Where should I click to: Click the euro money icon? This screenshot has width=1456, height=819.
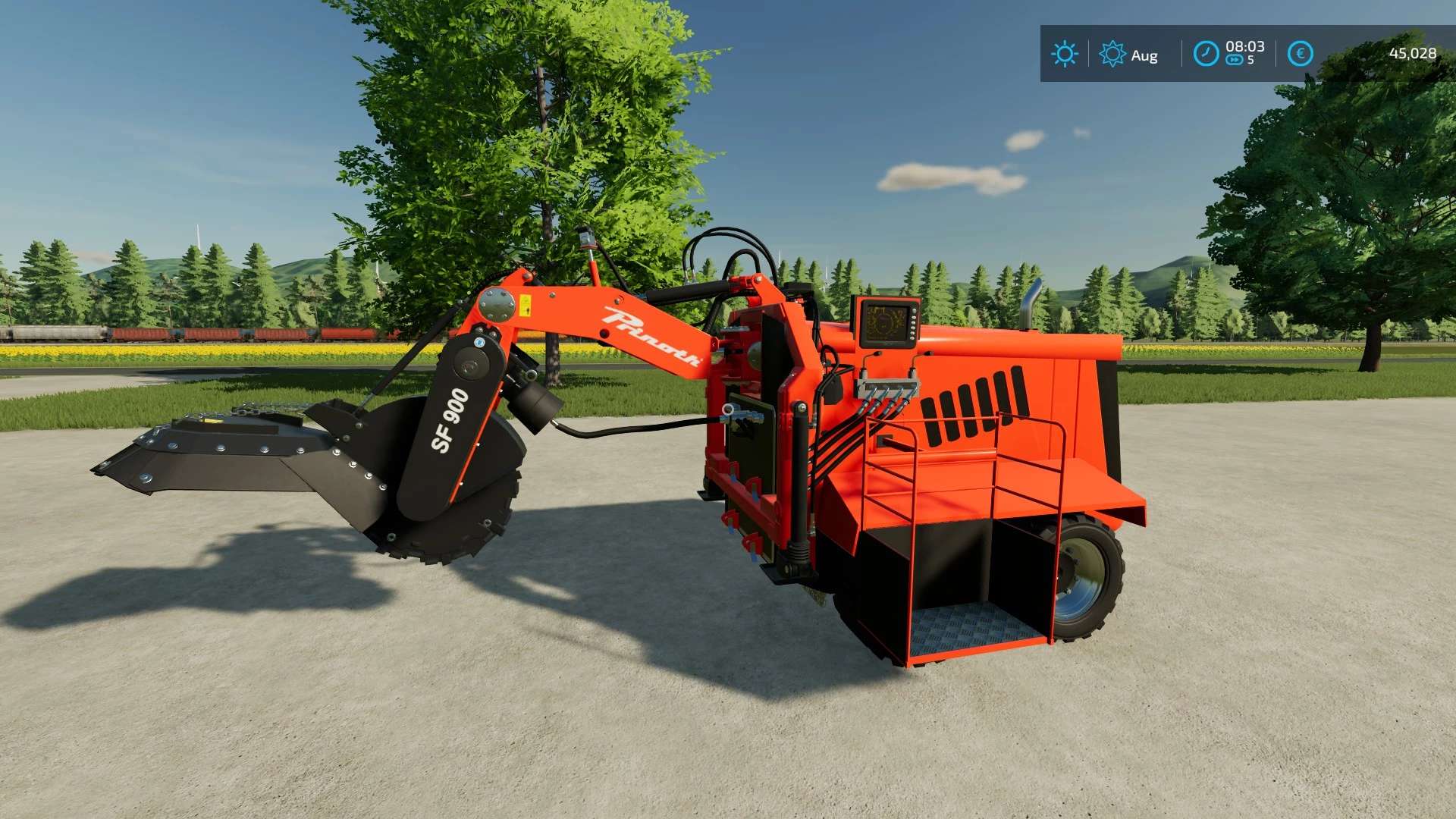(1300, 54)
